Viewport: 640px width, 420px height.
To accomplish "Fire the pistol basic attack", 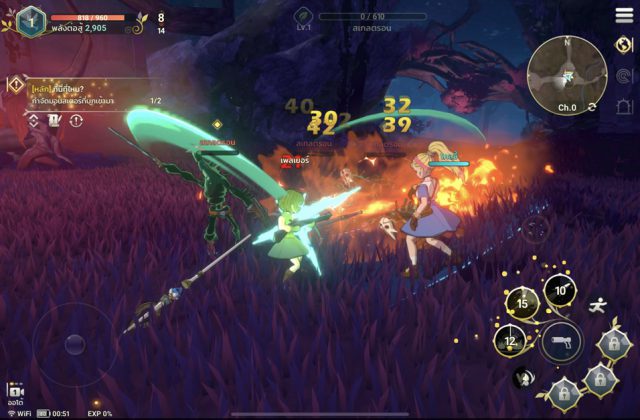I will [560, 343].
